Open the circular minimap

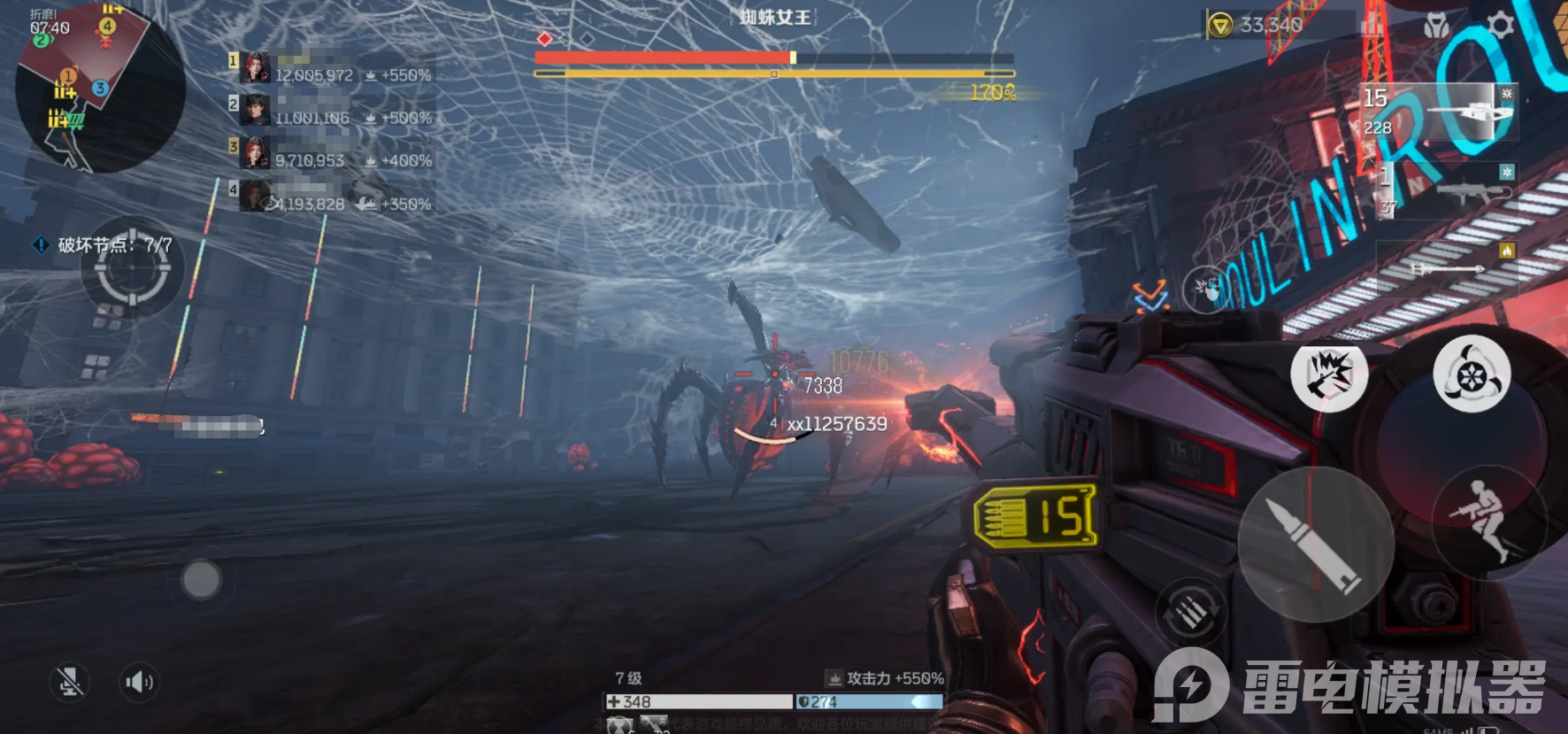tap(99, 86)
